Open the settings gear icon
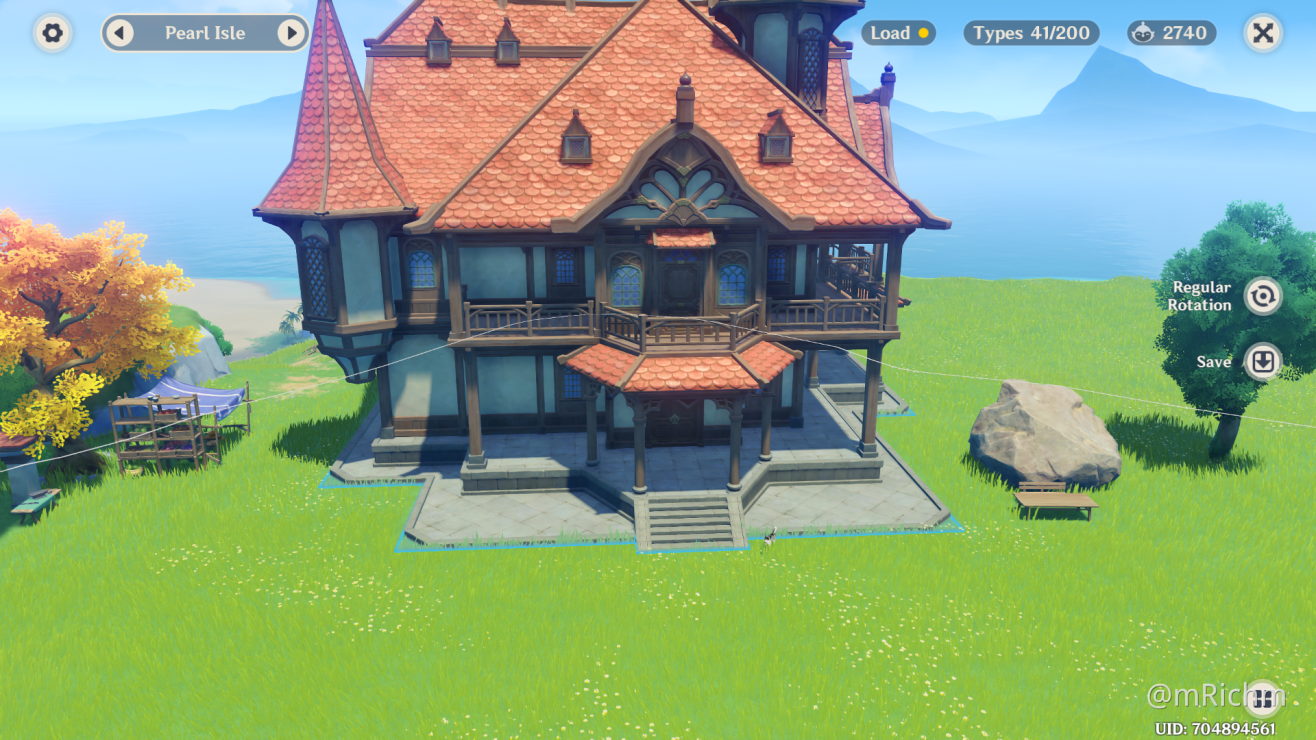The image size is (1316, 740). pyautogui.click(x=51, y=33)
